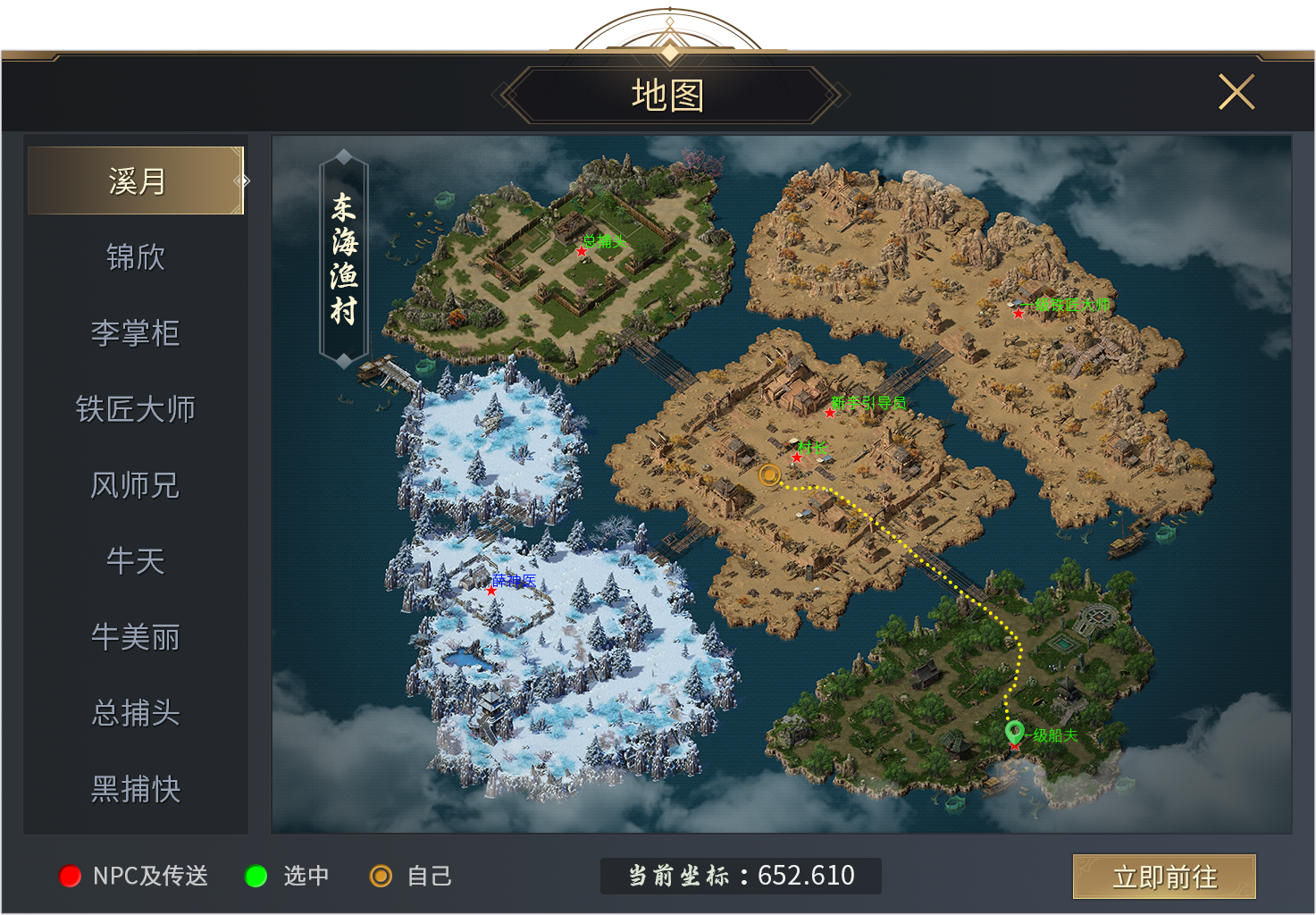
Task: Click the 一级铁匠大师 marker on the map
Action: (1018, 313)
